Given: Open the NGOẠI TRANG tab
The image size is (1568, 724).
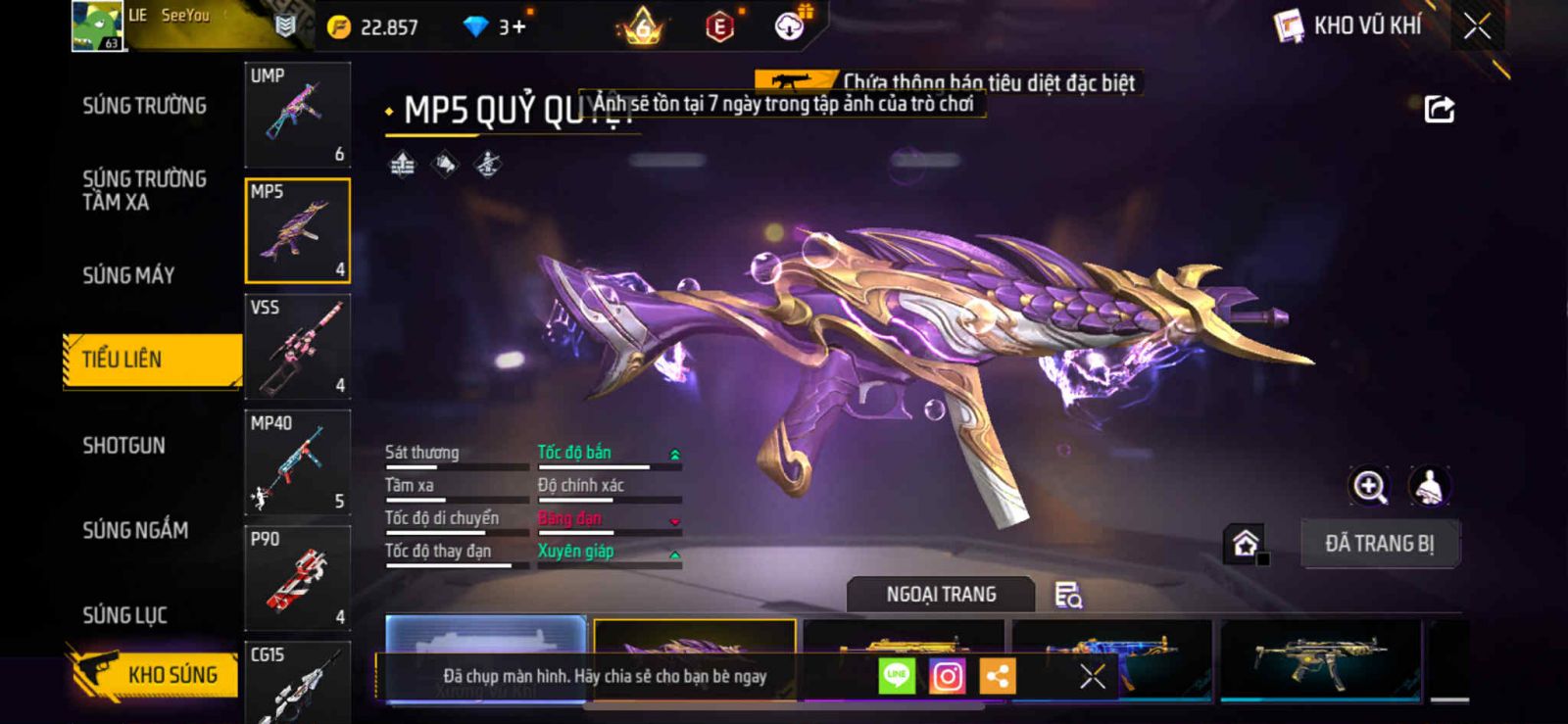Looking at the screenshot, I should (x=941, y=595).
